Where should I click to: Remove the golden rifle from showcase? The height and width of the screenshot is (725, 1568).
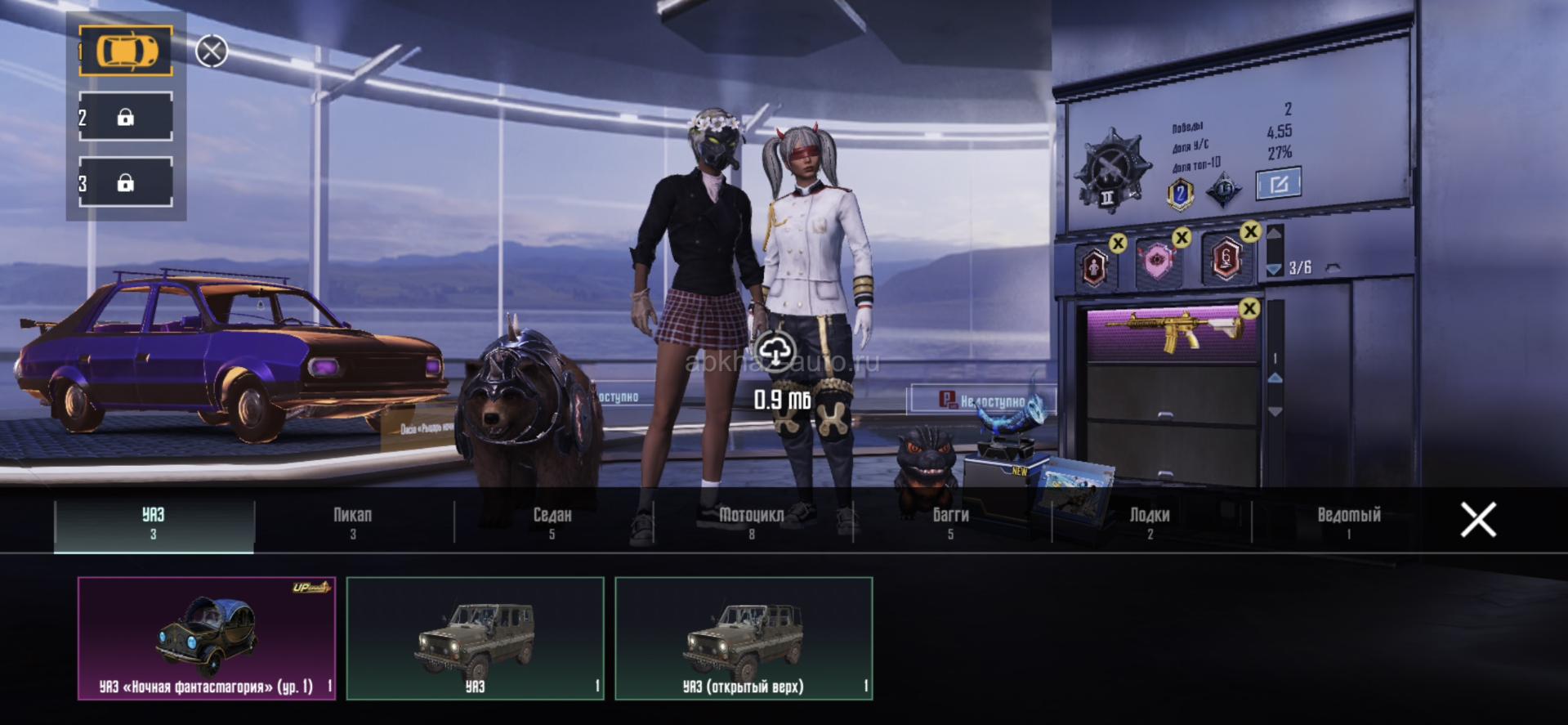click(1249, 309)
